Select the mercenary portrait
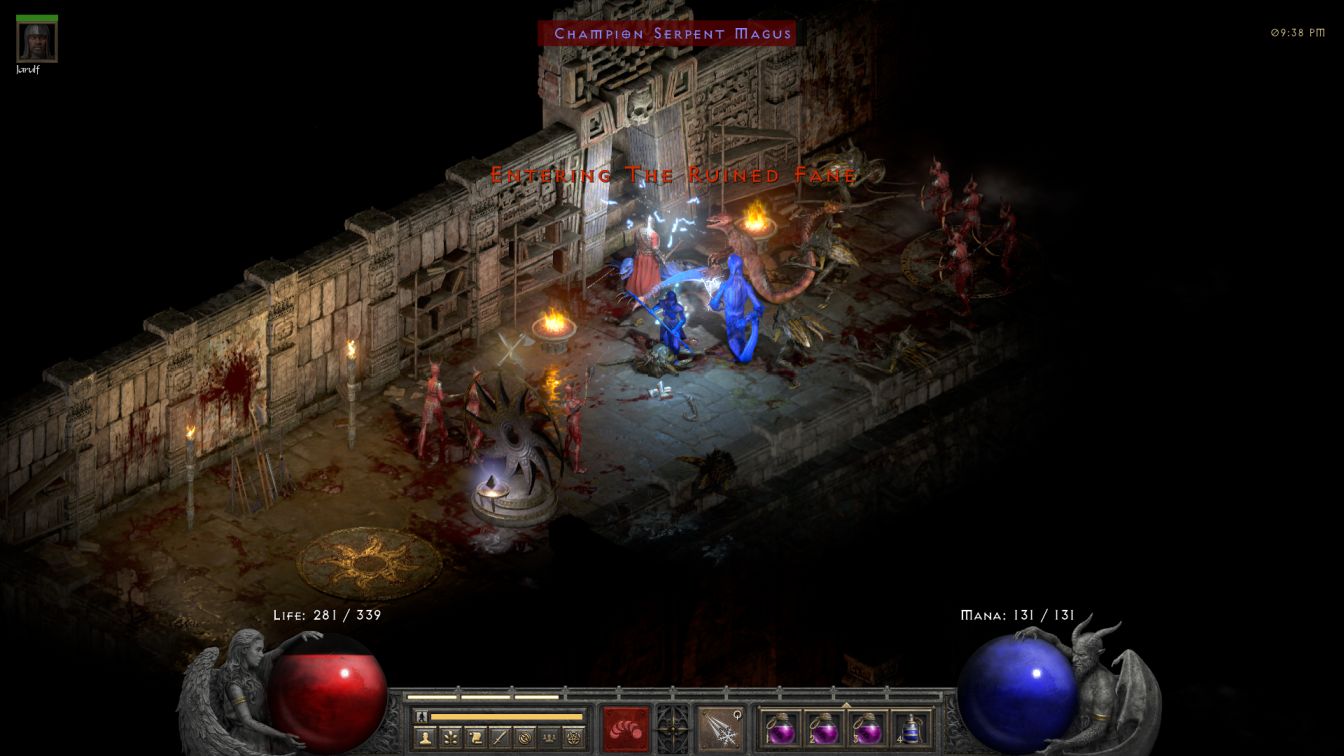This screenshot has height=756, width=1344. pos(37,41)
